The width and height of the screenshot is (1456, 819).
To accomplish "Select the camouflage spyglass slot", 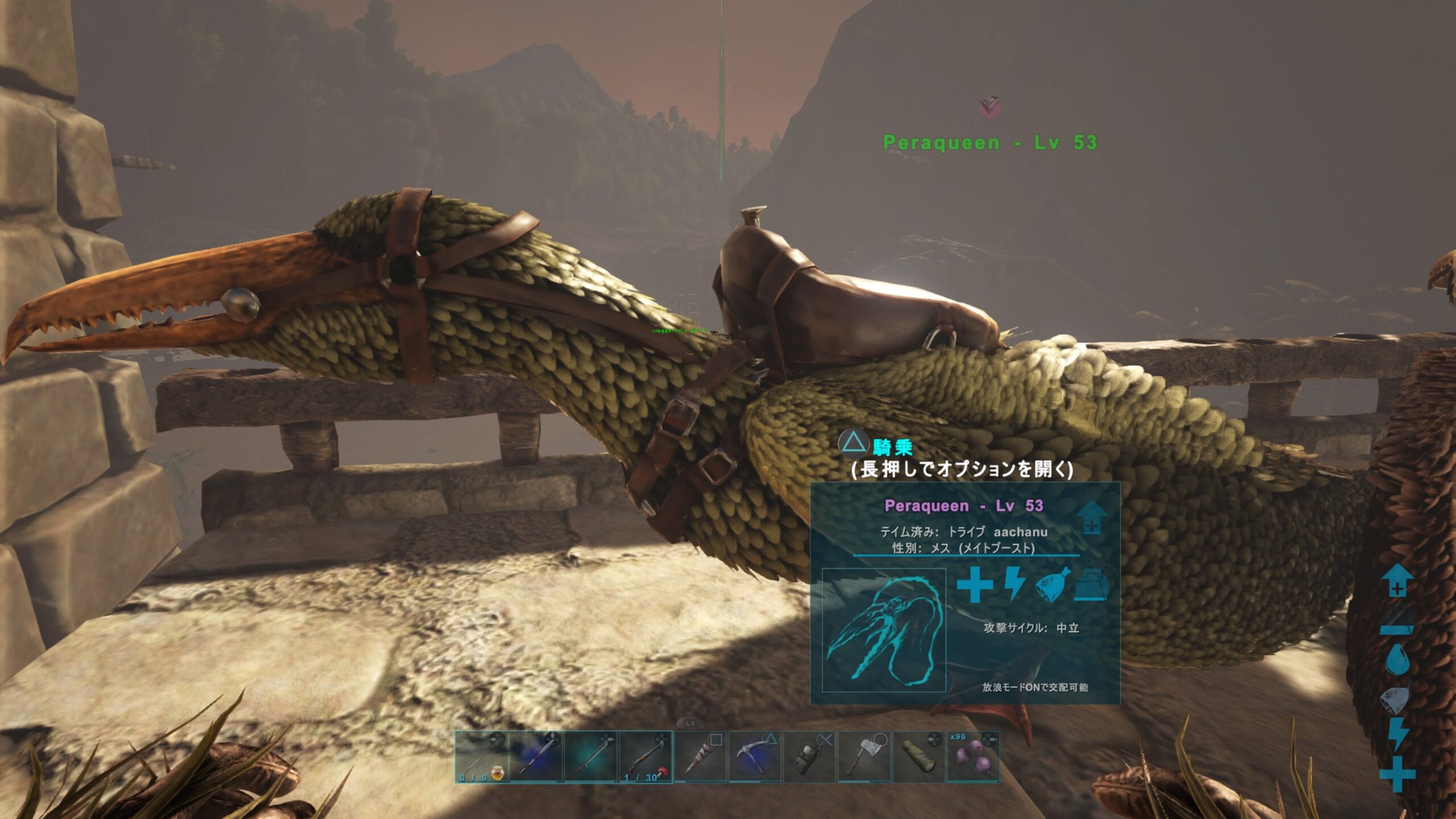I will pyautogui.click(x=919, y=757).
